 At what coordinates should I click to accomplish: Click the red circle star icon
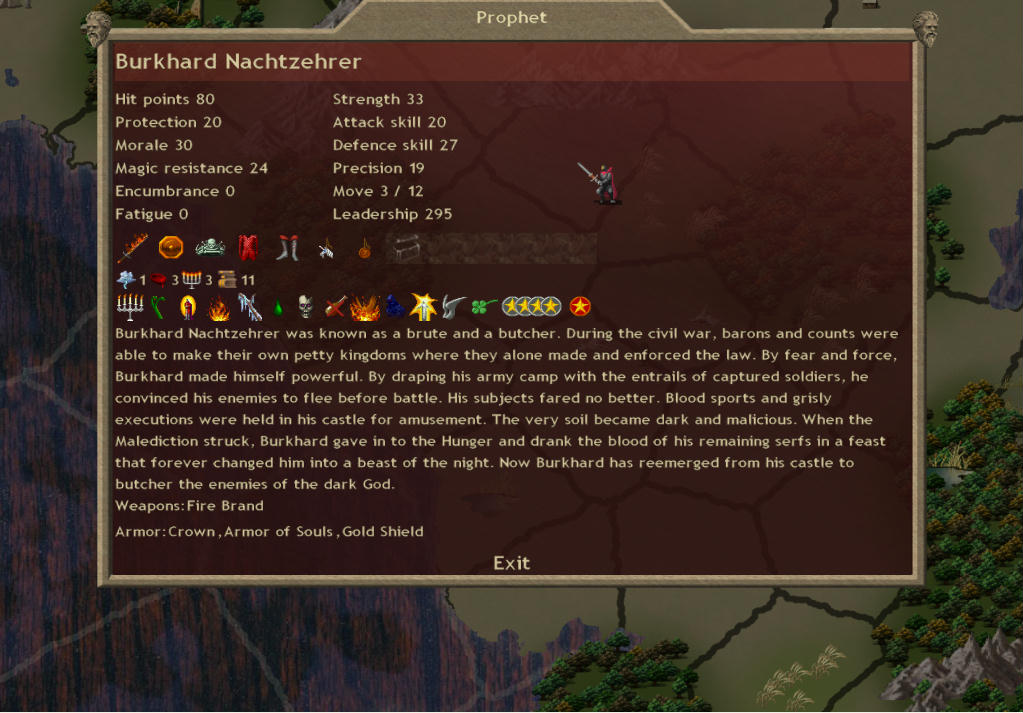coord(579,307)
